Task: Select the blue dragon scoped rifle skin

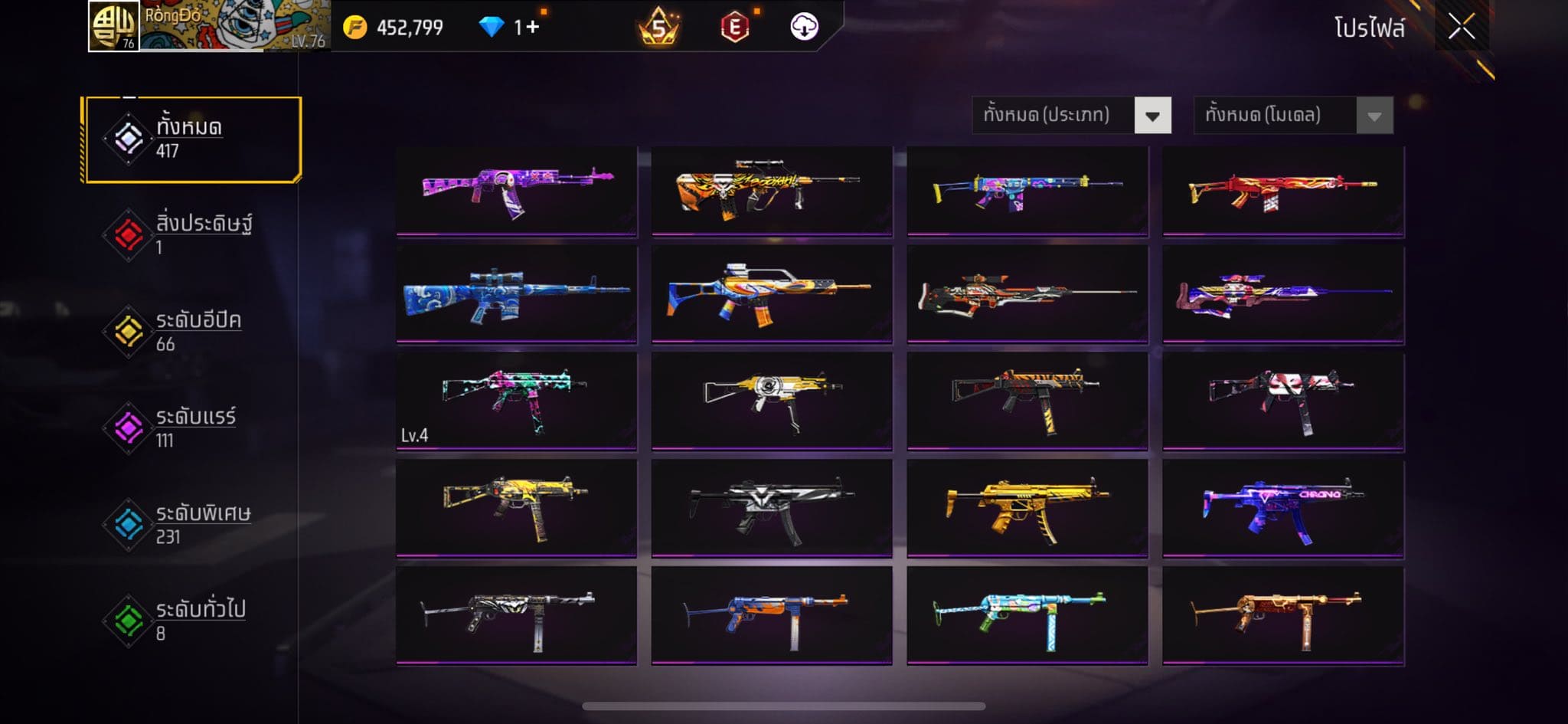Action: pos(517,293)
